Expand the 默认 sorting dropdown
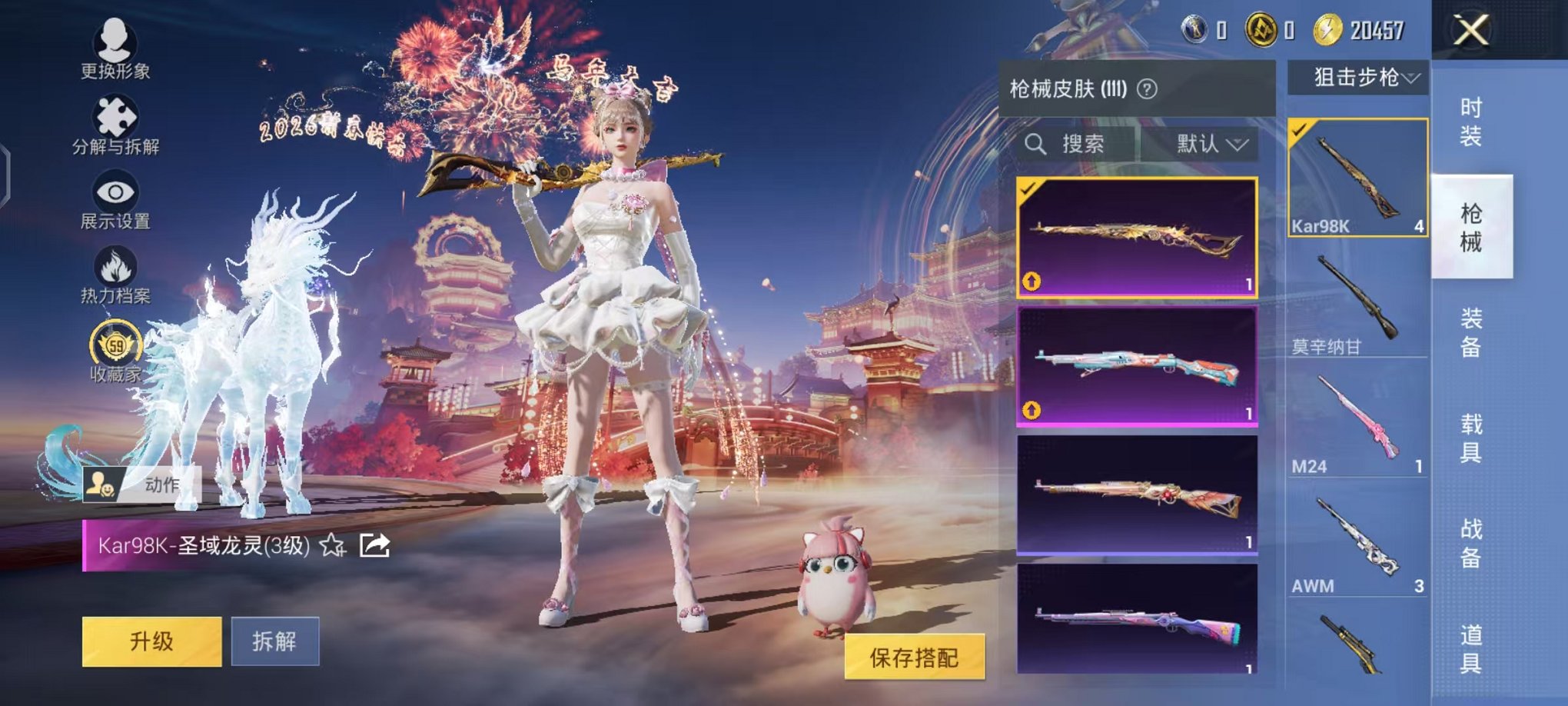Image resolution: width=1568 pixels, height=706 pixels. (x=1211, y=145)
